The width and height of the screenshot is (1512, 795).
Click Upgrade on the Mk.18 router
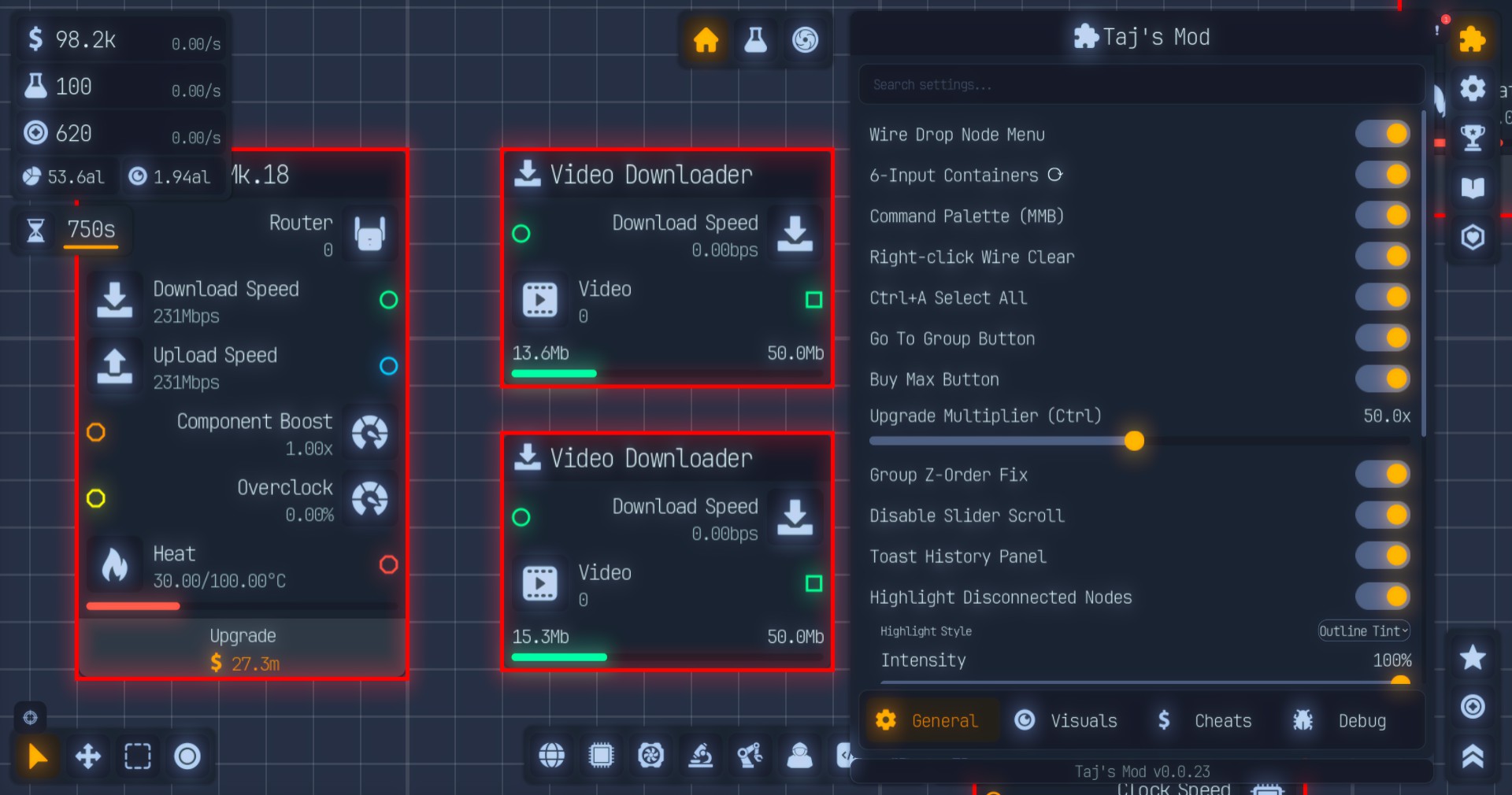(x=243, y=649)
